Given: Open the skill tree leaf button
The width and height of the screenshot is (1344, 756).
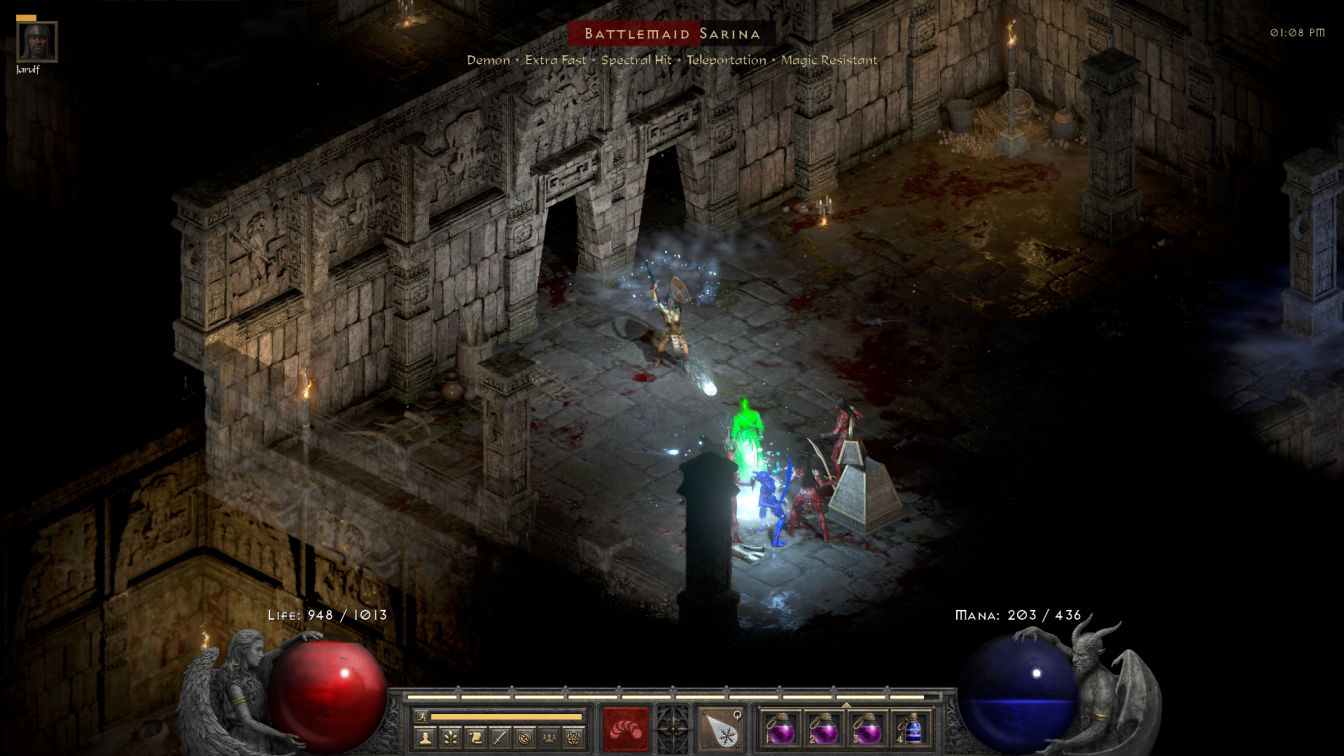Looking at the screenshot, I should [x=451, y=738].
